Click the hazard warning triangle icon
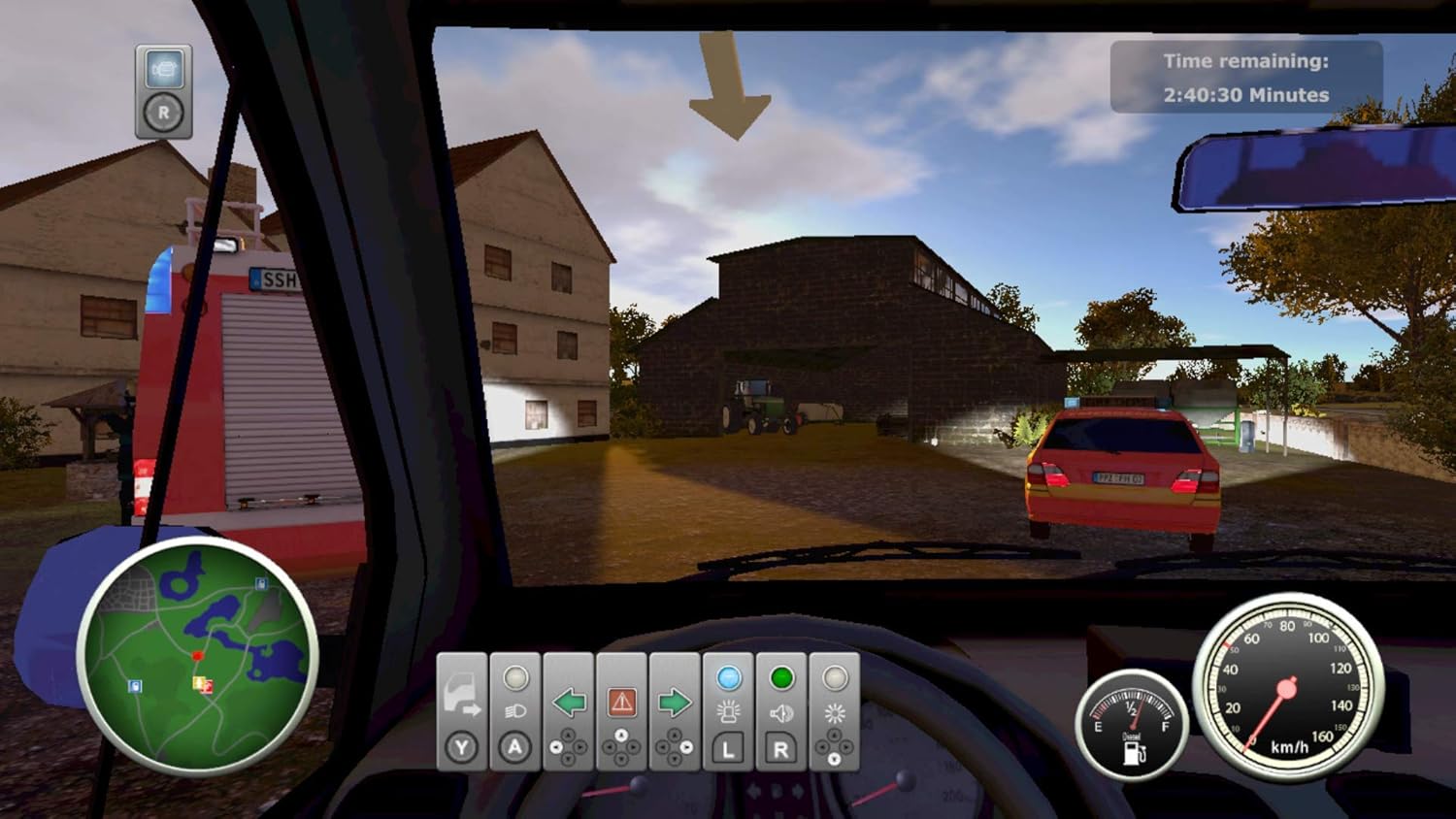Screen dimensions: 1456x819 pyautogui.click(x=622, y=704)
